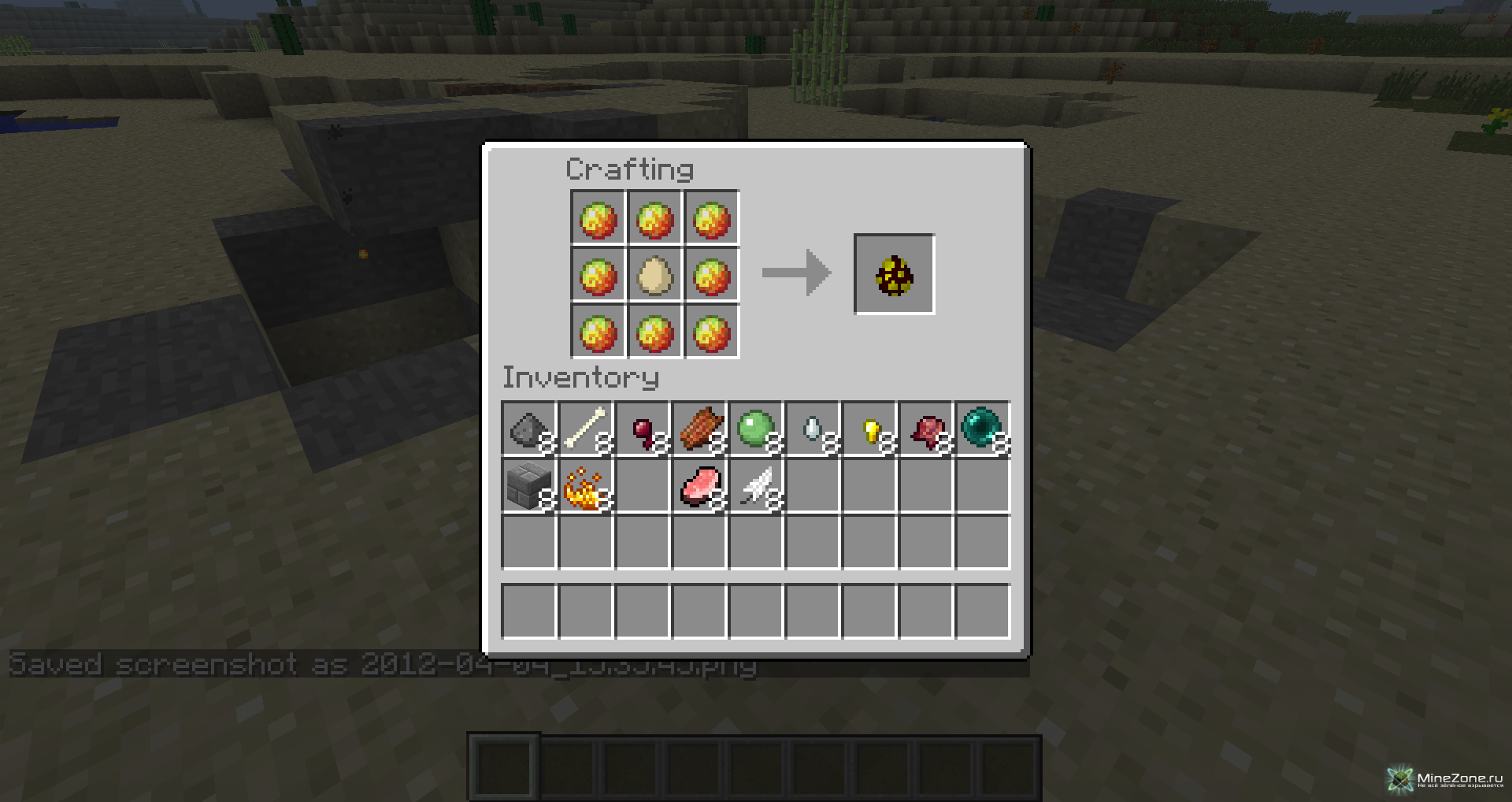1512x802 pixels.
Task: Grab the dark red item beside the ender pearl
Action: pos(927,429)
